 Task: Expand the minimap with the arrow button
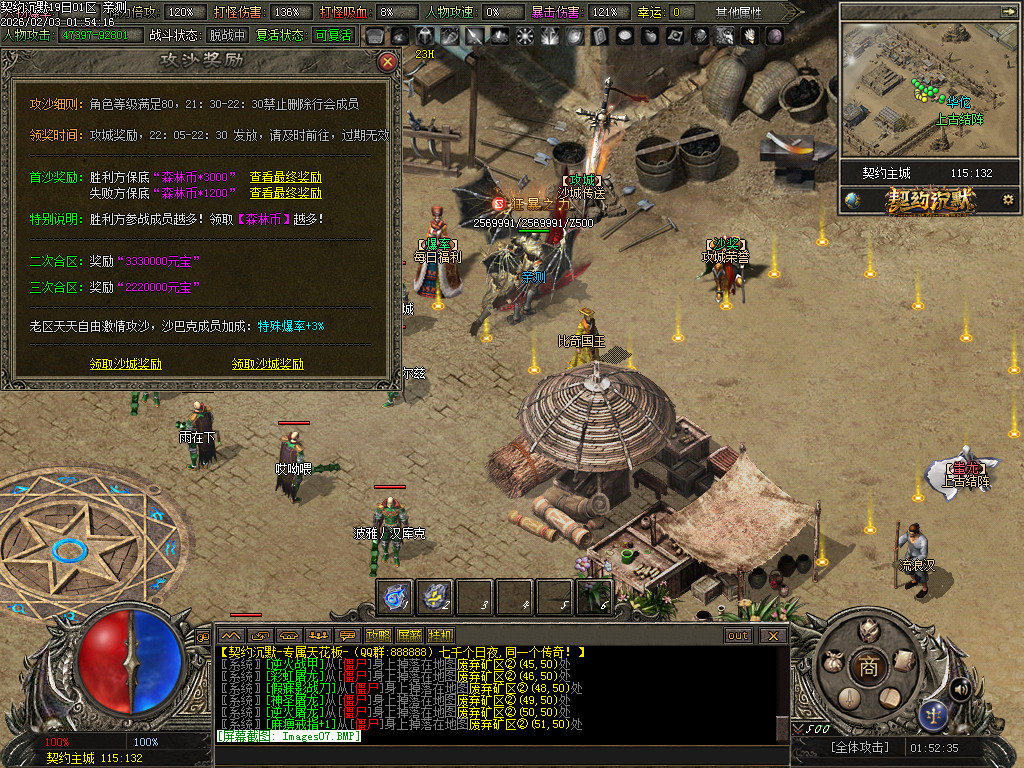point(1007,11)
